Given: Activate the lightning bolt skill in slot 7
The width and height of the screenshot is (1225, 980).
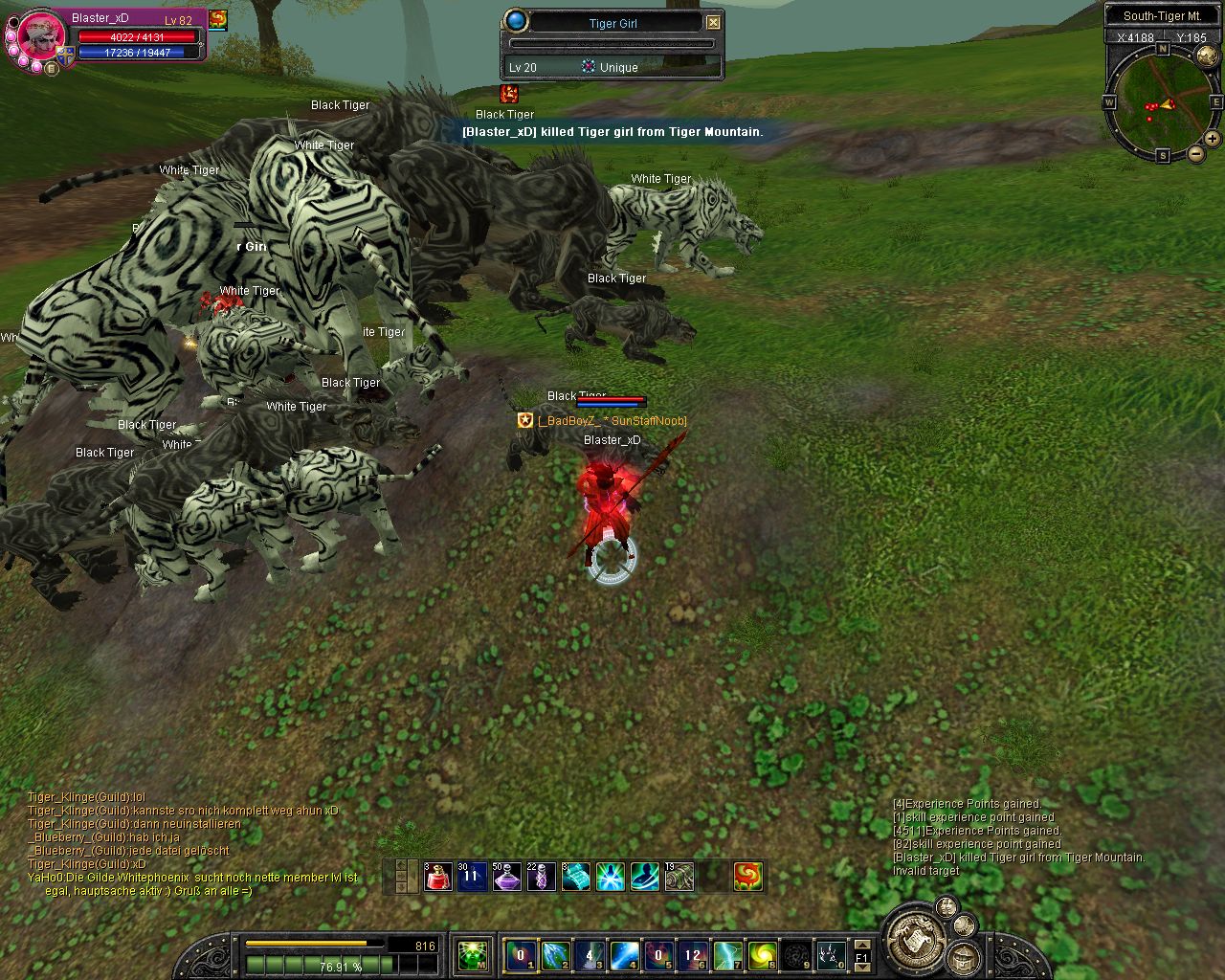Looking at the screenshot, I should tap(727, 955).
